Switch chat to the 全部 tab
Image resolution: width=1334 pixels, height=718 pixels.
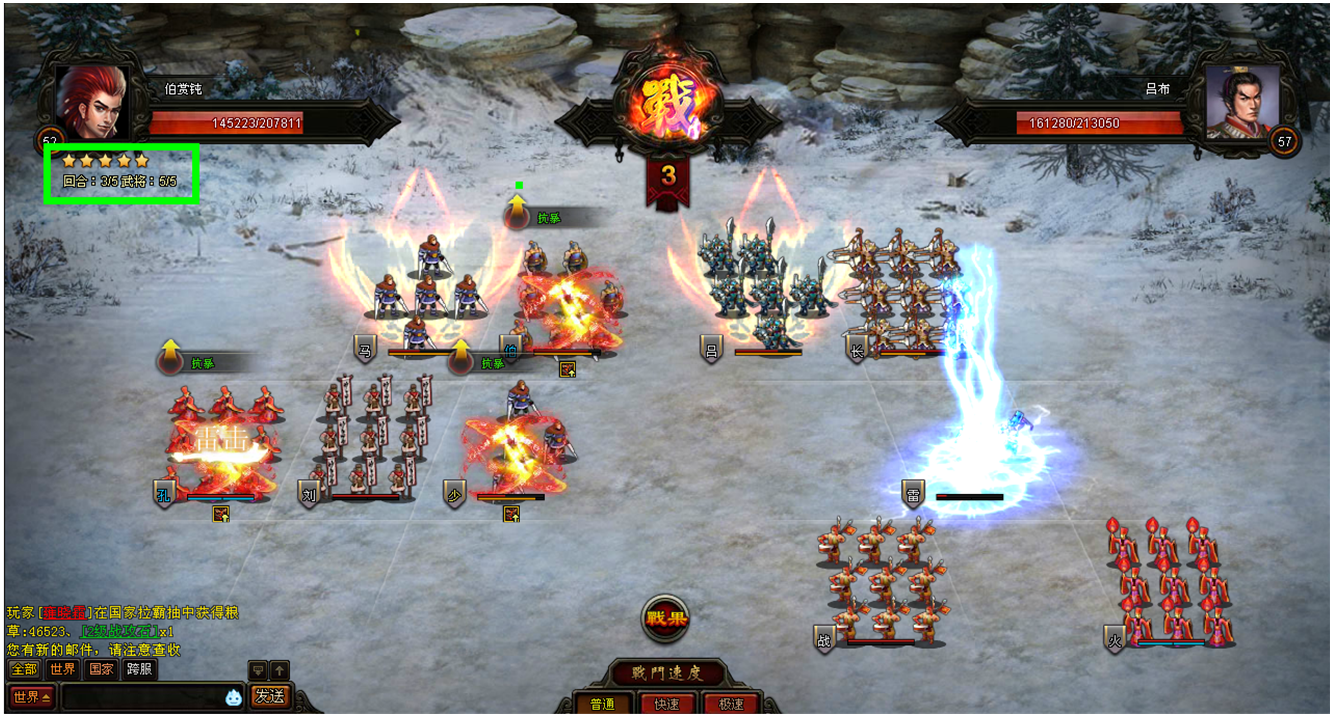(x=24, y=669)
